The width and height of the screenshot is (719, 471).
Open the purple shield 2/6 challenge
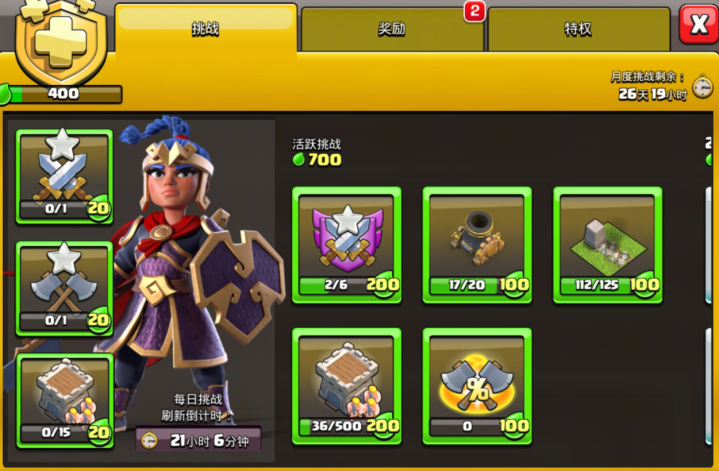tap(347, 244)
